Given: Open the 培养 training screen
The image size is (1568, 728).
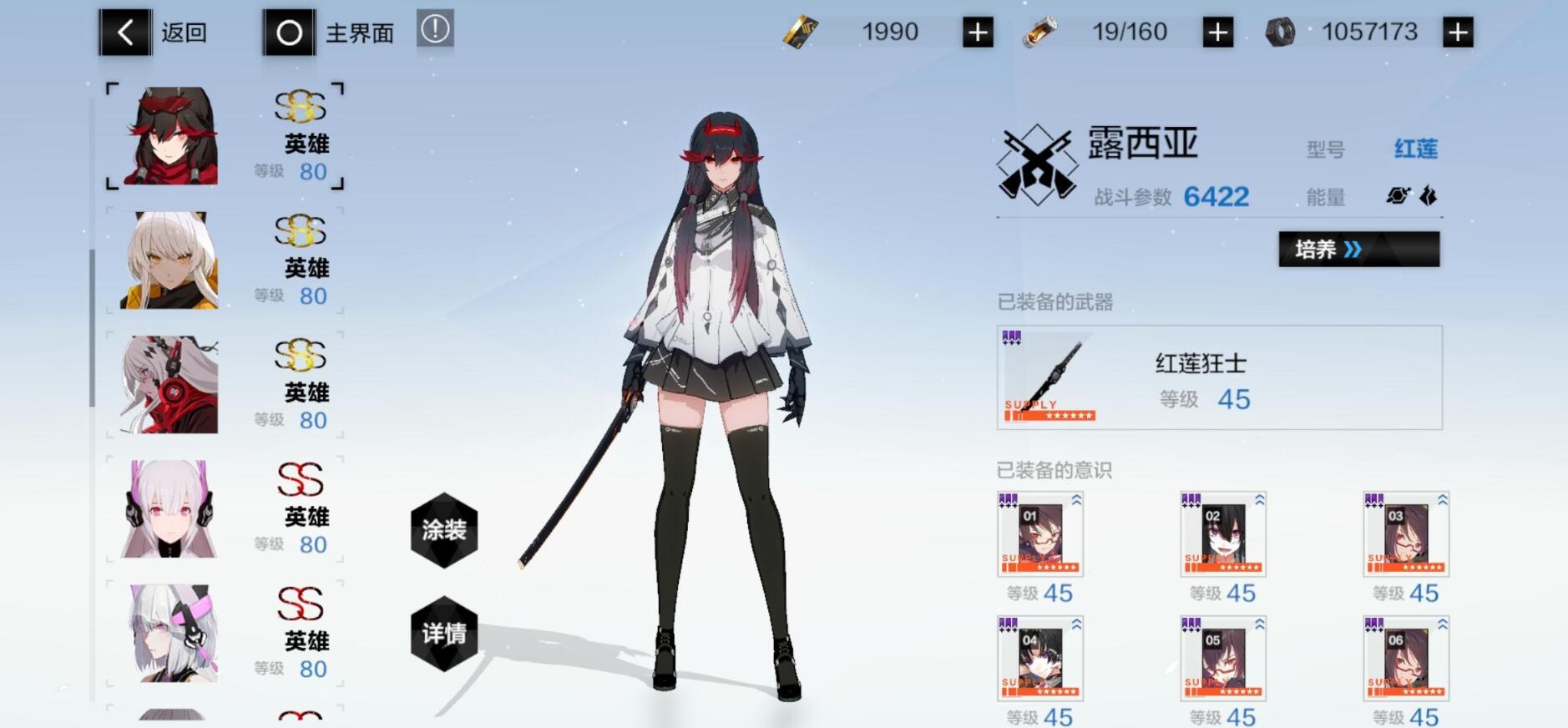Looking at the screenshot, I should tap(1358, 249).
